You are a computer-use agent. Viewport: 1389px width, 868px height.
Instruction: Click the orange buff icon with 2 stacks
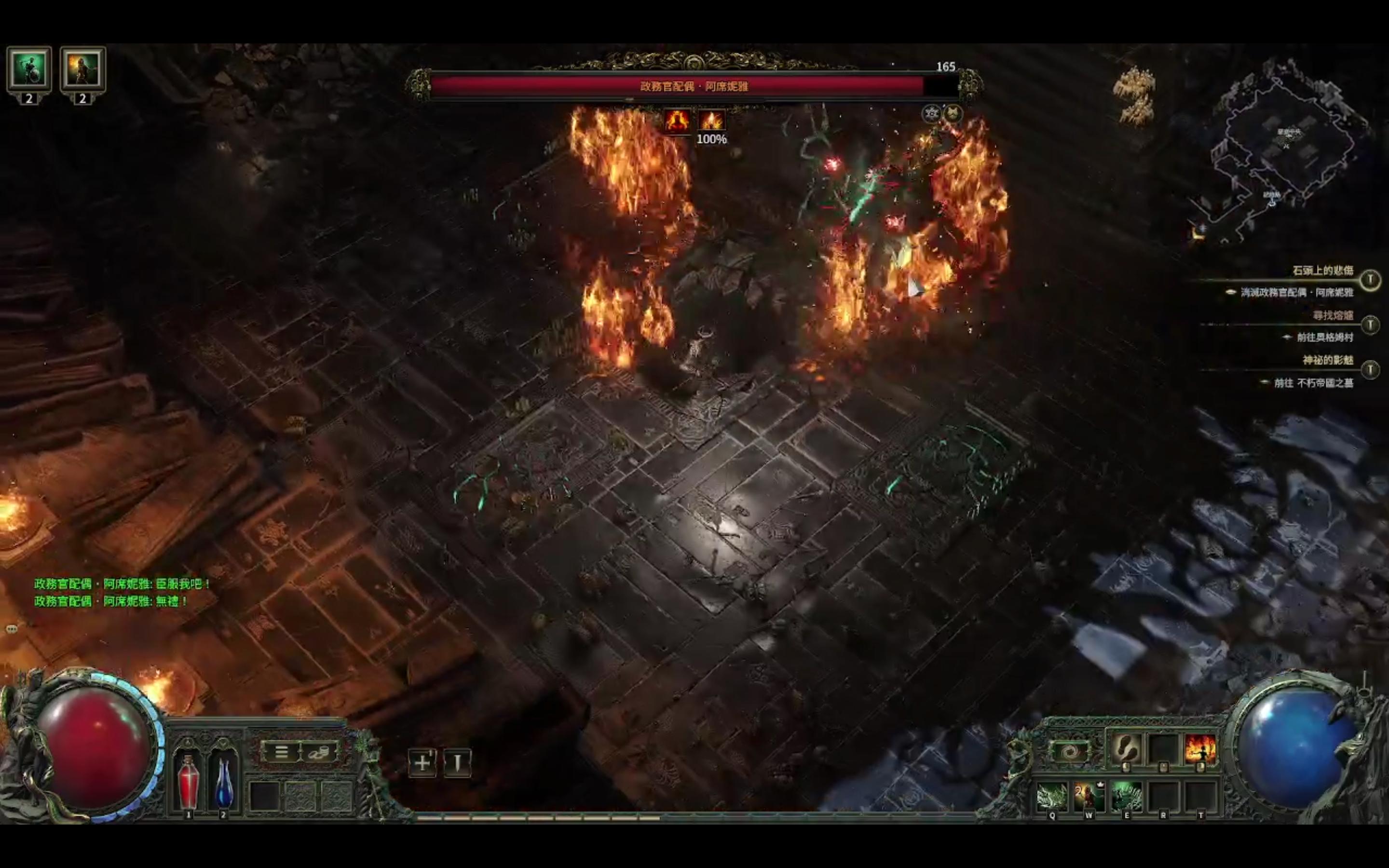click(x=82, y=69)
